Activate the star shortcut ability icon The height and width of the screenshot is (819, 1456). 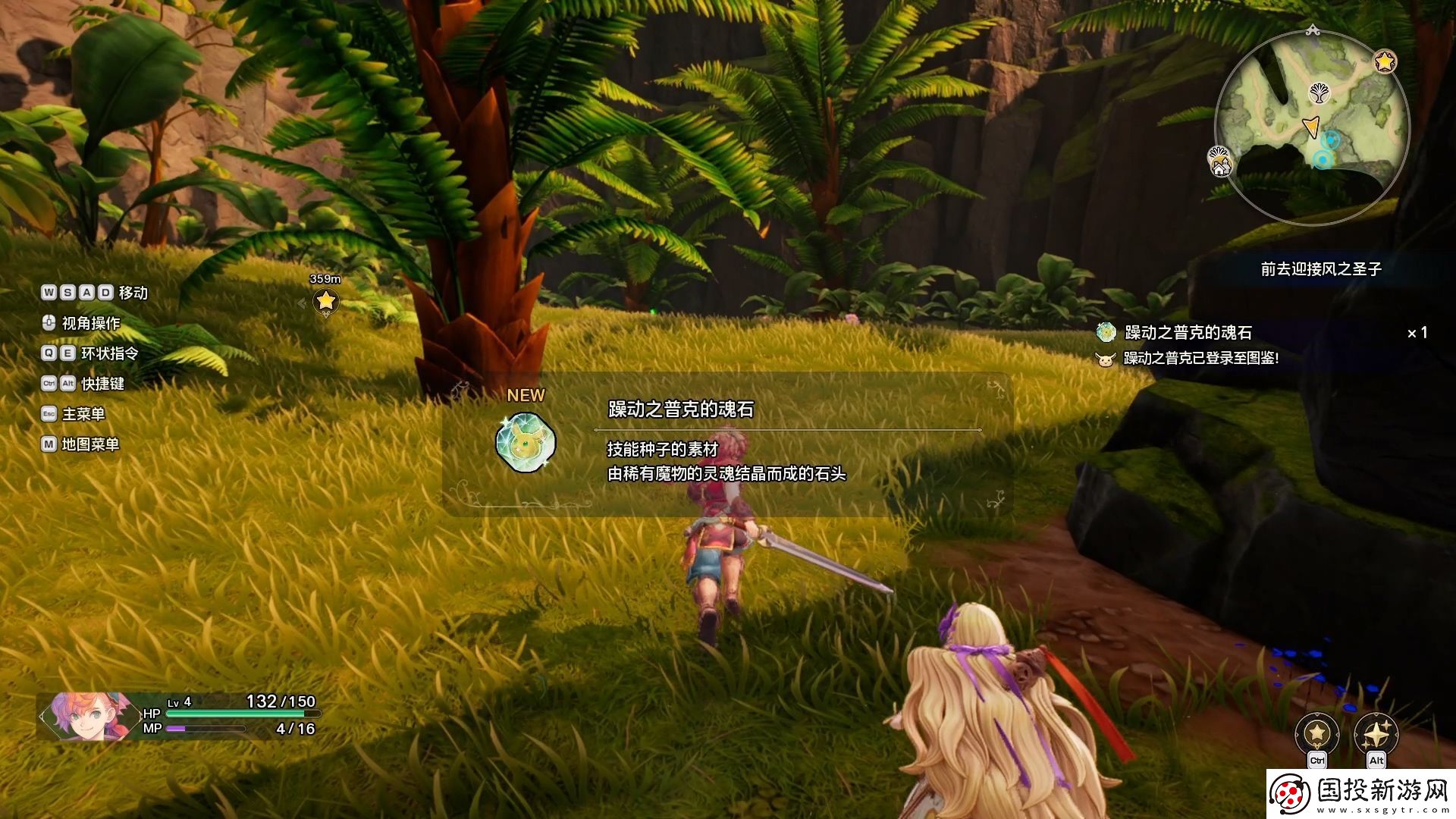click(x=1317, y=733)
